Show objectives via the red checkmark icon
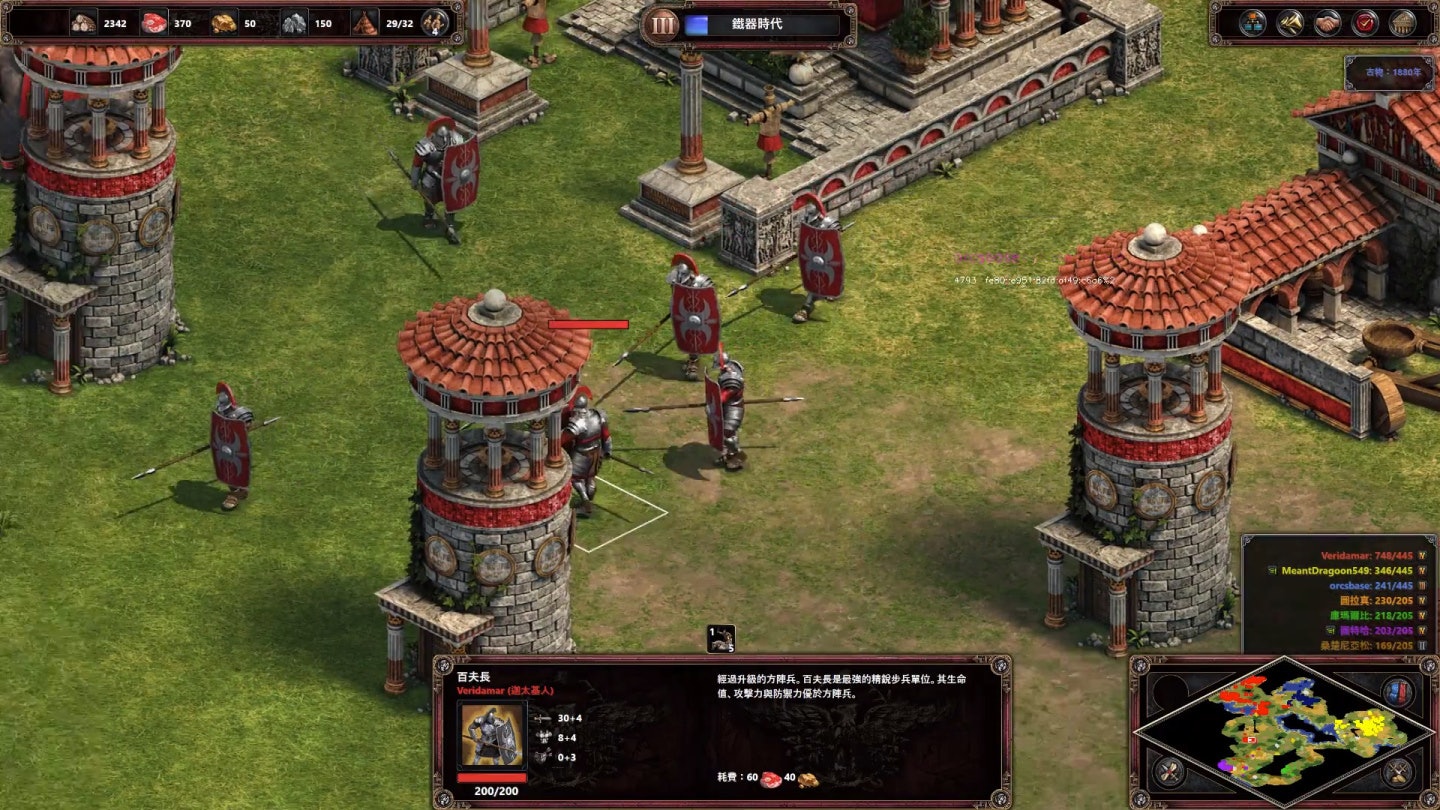This screenshot has height=810, width=1440. pyautogui.click(x=1364, y=22)
